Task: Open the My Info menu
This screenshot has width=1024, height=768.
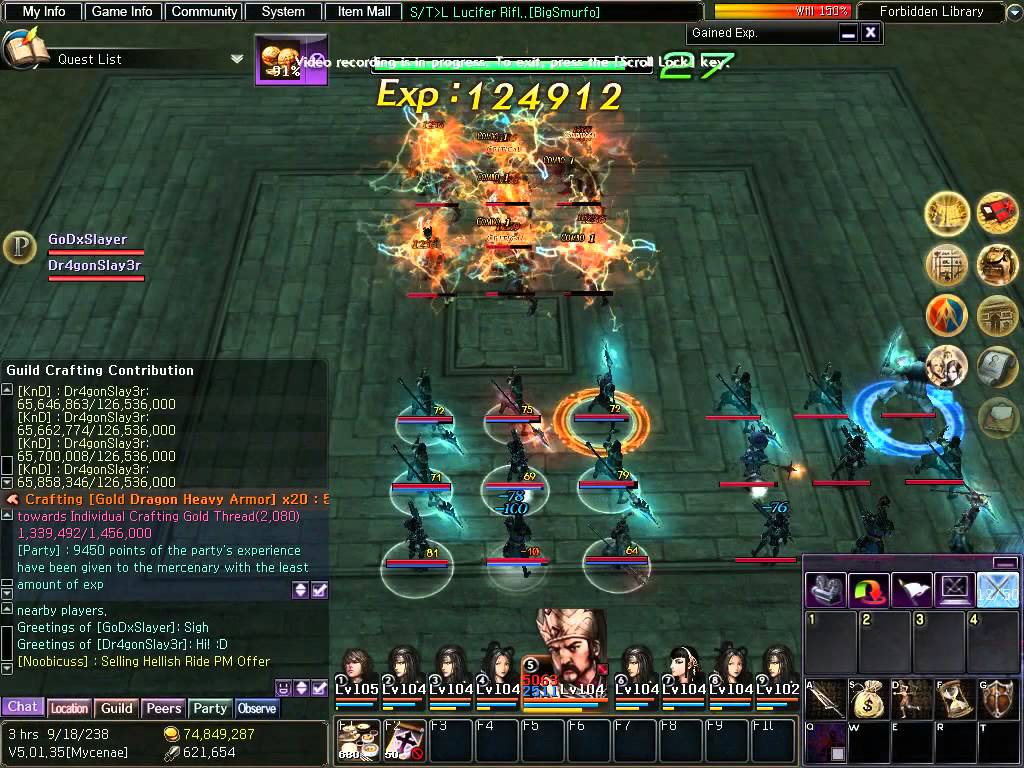Action: (44, 12)
